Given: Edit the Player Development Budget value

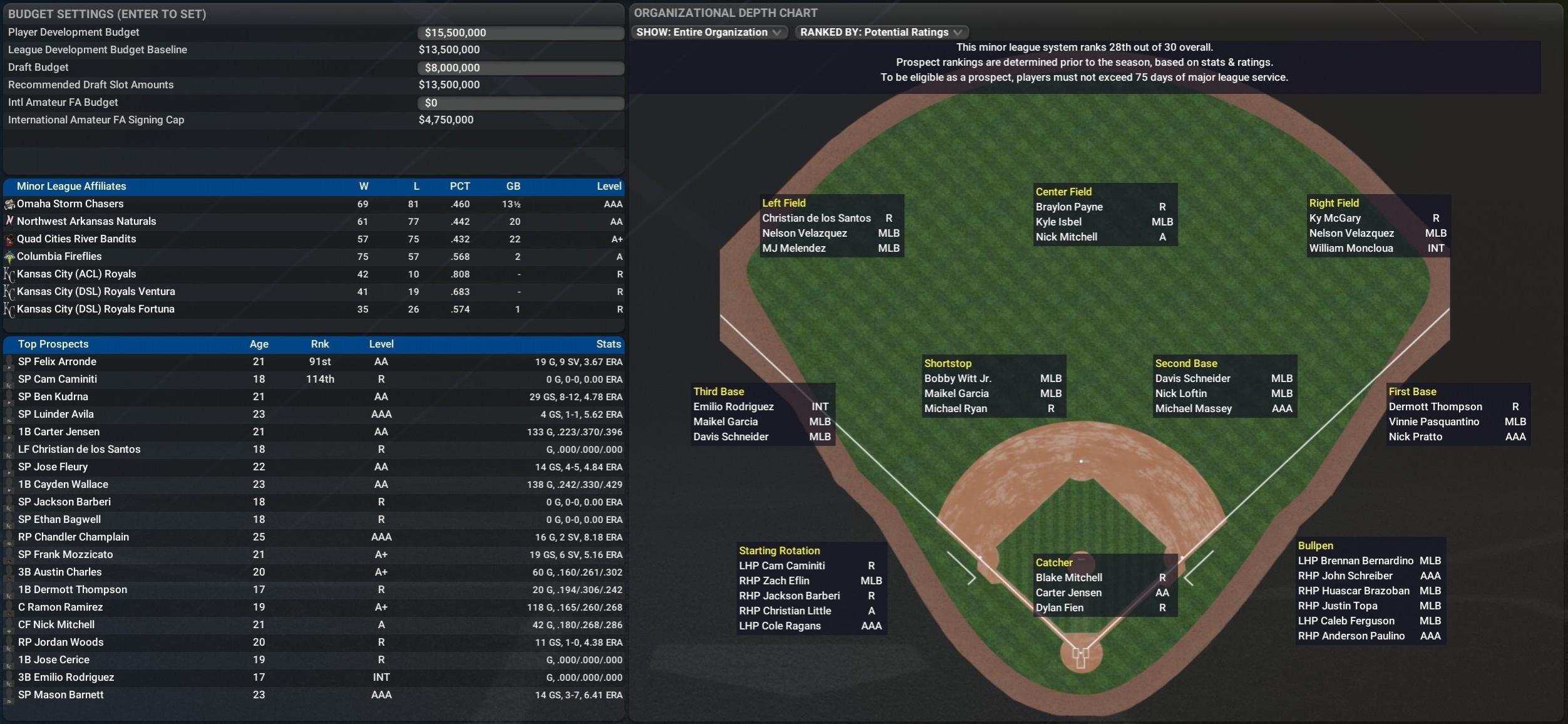Looking at the screenshot, I should tap(520, 32).
